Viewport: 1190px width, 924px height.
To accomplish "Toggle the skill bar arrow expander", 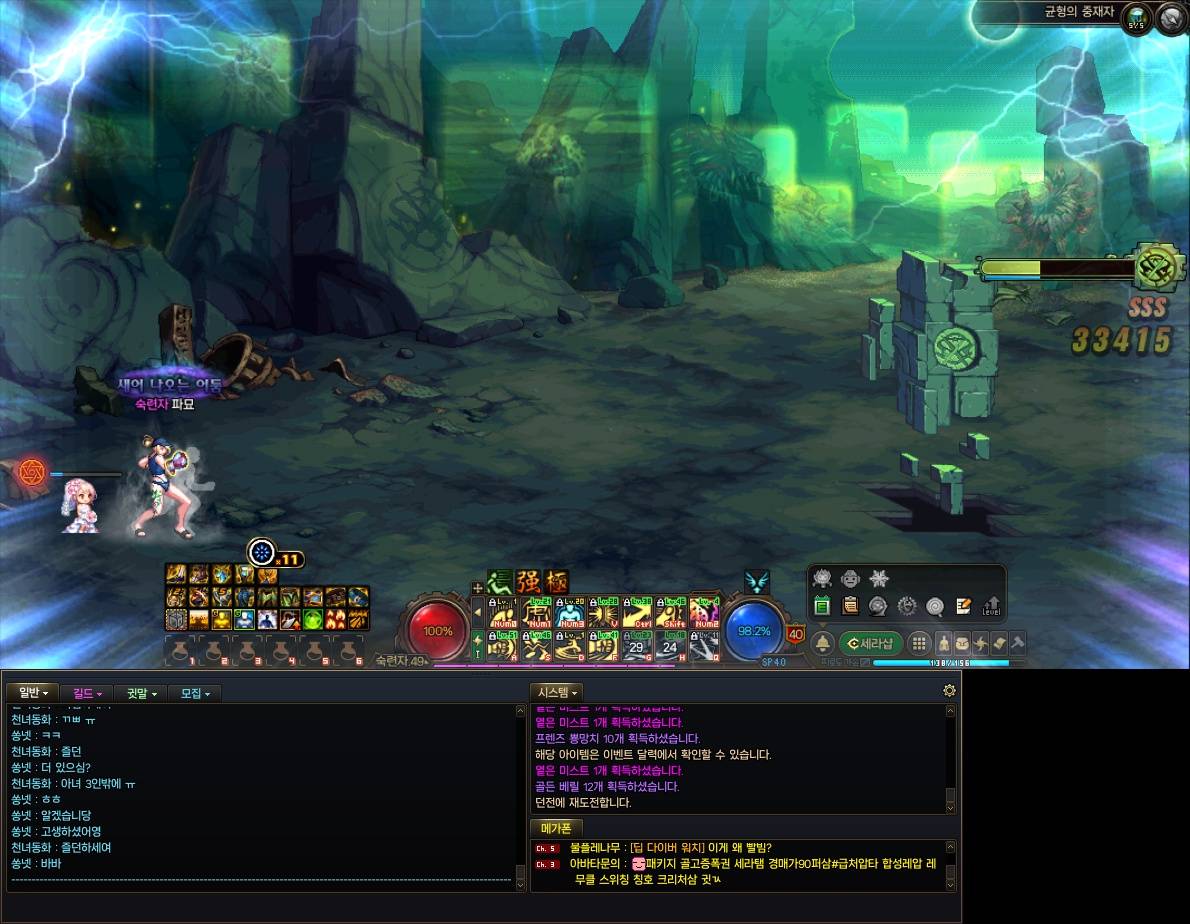I will pos(478,612).
